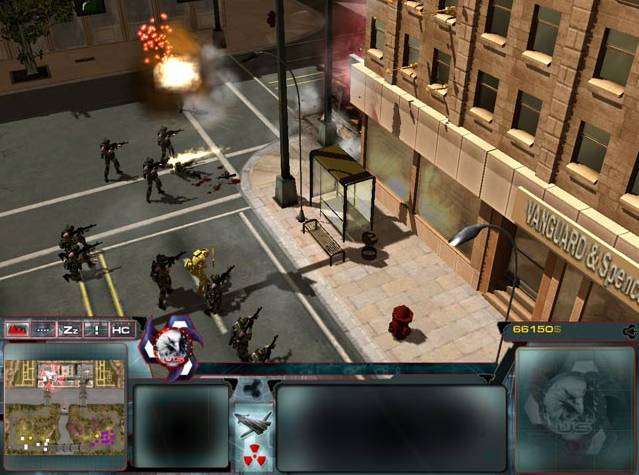Viewport: 639px width, 475px height.
Task: Click the red graph button in the top-left toolbar
Action: [x=17, y=329]
